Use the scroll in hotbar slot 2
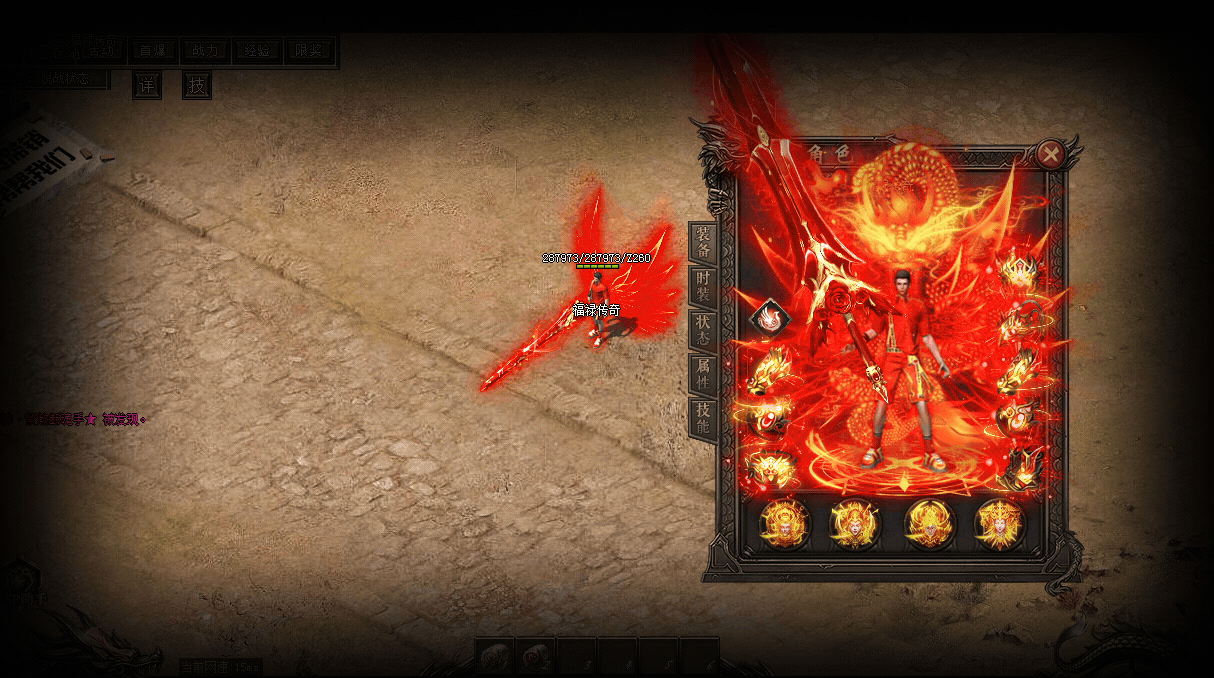This screenshot has width=1214, height=678. click(x=537, y=657)
